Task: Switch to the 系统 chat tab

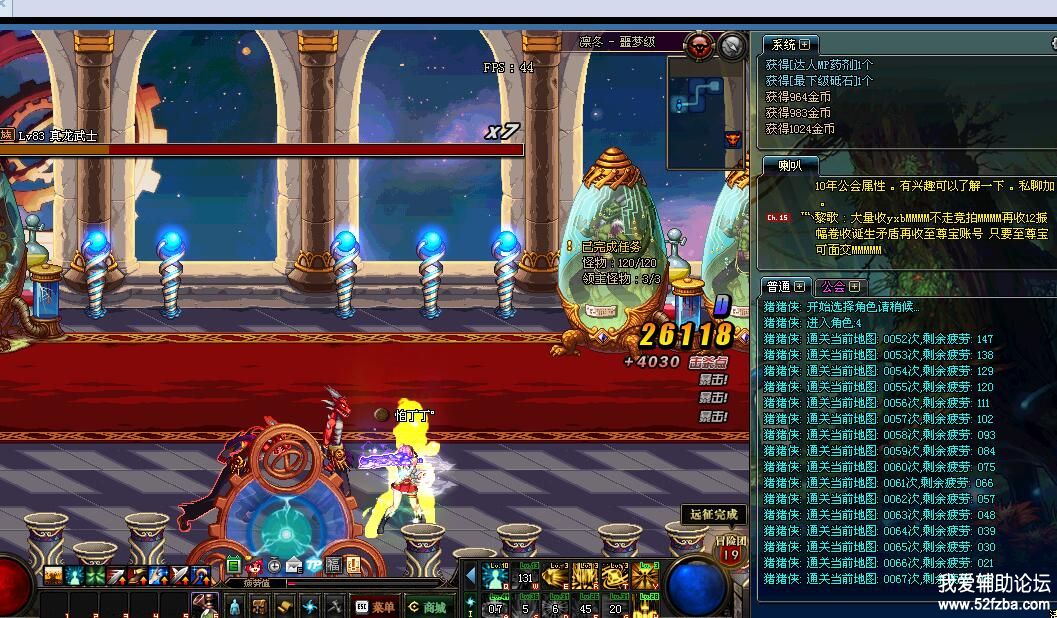Action: point(783,44)
